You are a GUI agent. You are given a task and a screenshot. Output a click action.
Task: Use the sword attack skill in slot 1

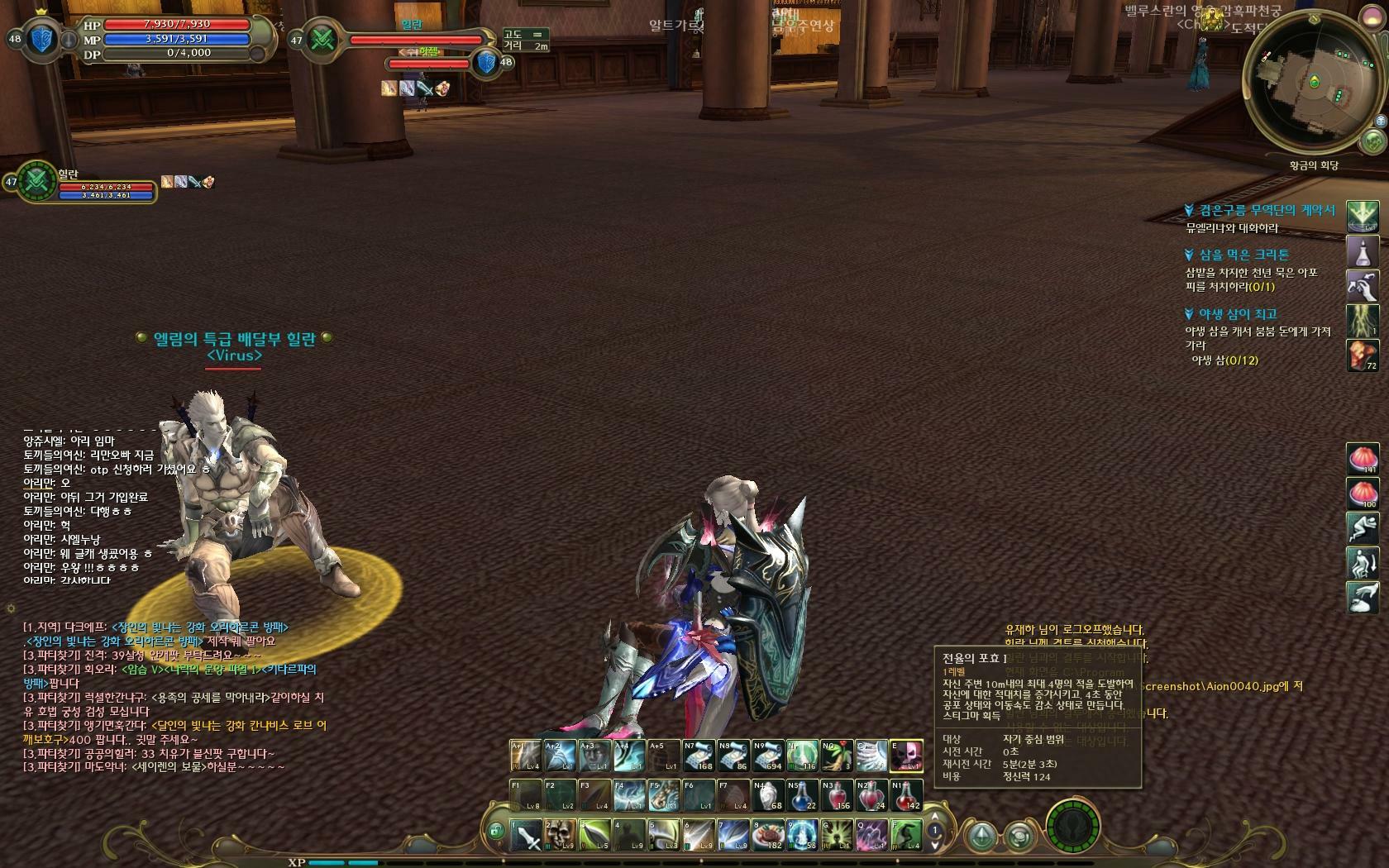[x=526, y=835]
